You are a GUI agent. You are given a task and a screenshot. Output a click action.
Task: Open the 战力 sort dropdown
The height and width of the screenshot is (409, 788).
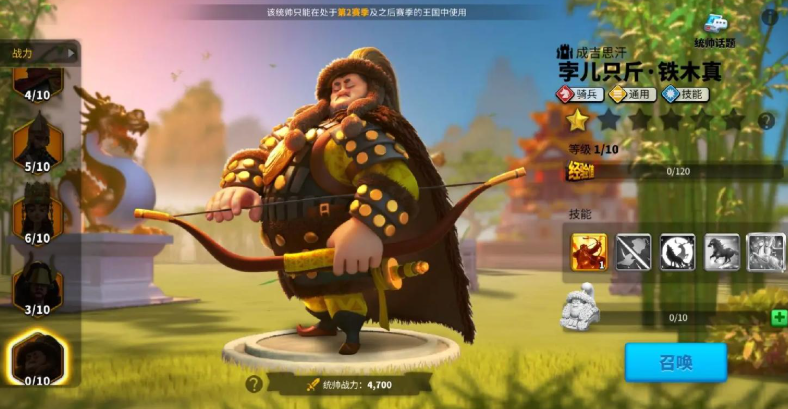coord(38,52)
